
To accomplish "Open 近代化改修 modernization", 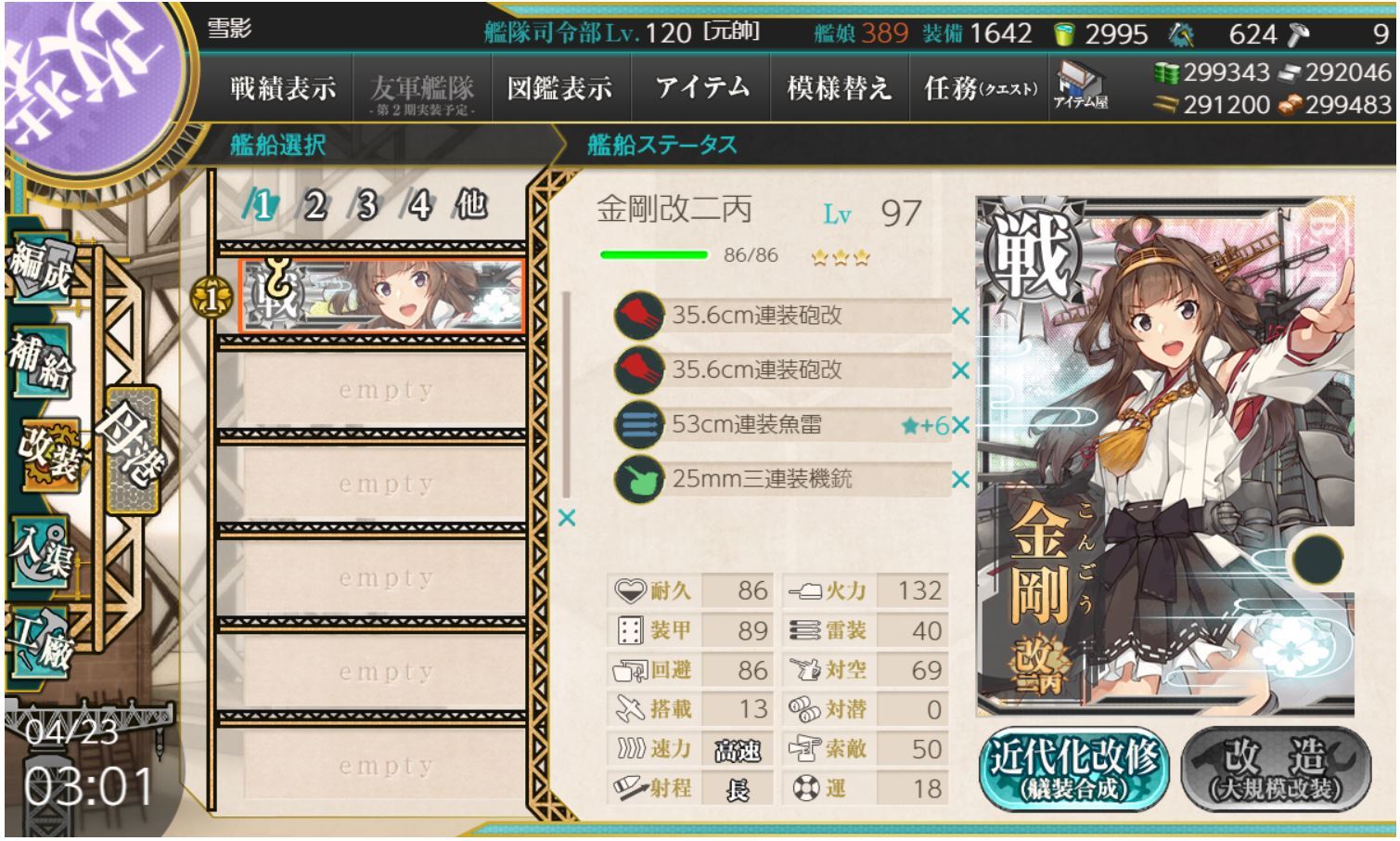I will tap(1072, 768).
